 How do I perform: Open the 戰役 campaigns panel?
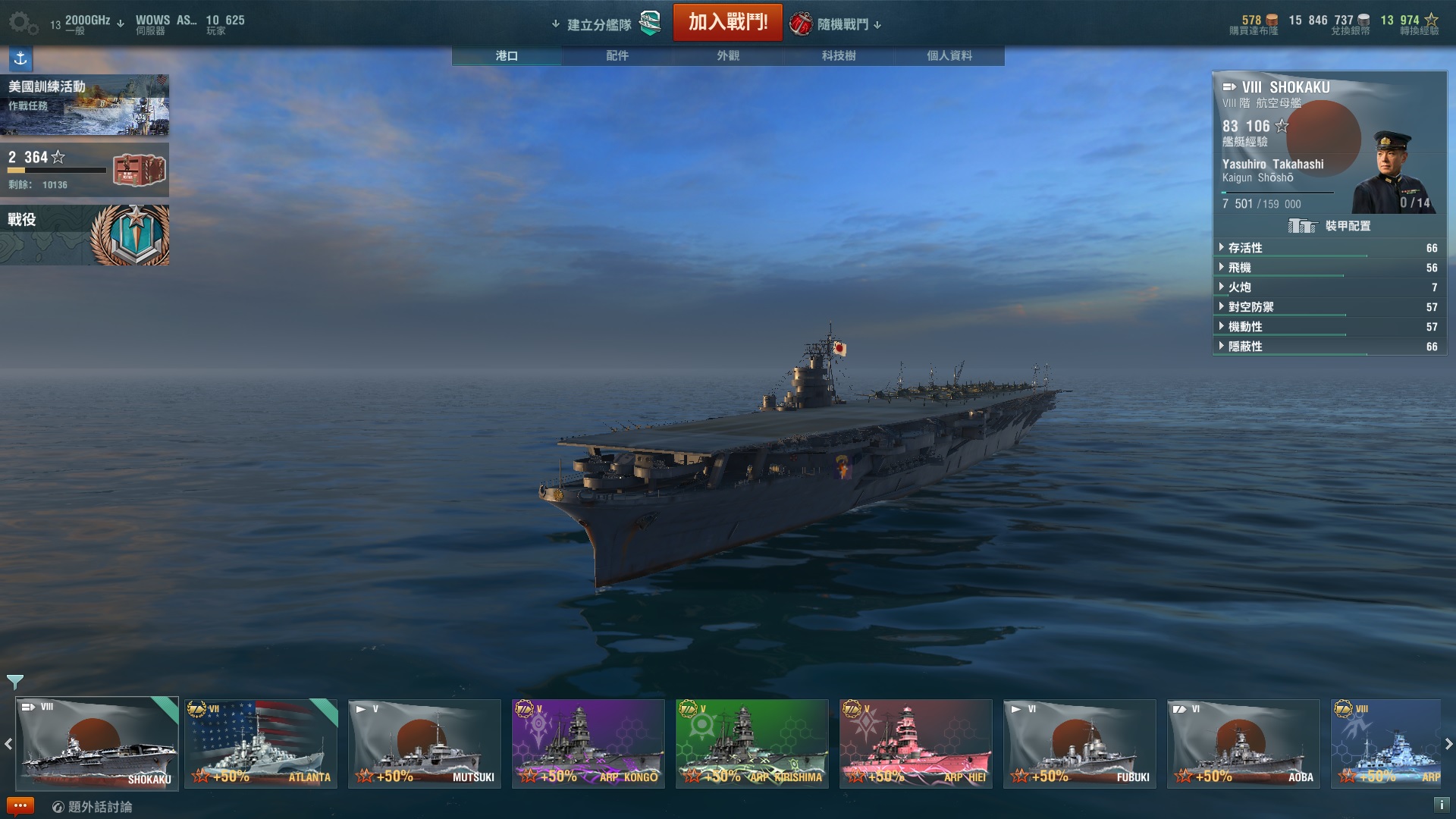click(x=84, y=235)
